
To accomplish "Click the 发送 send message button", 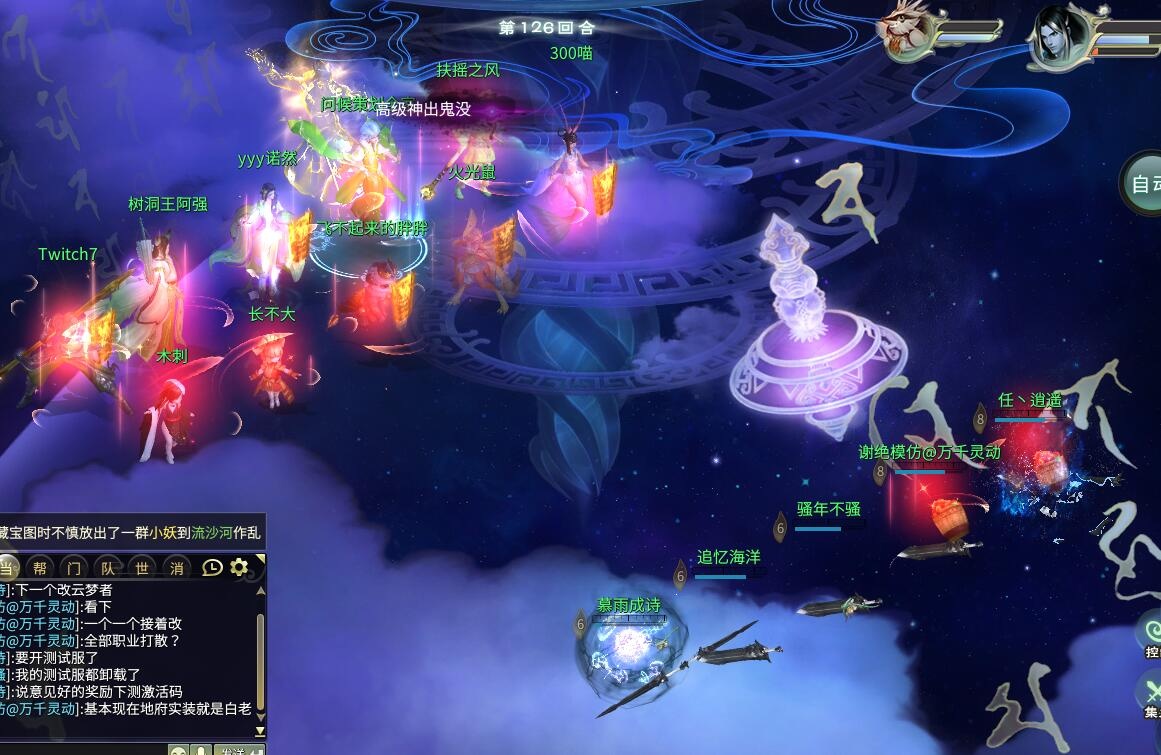I will (238, 750).
